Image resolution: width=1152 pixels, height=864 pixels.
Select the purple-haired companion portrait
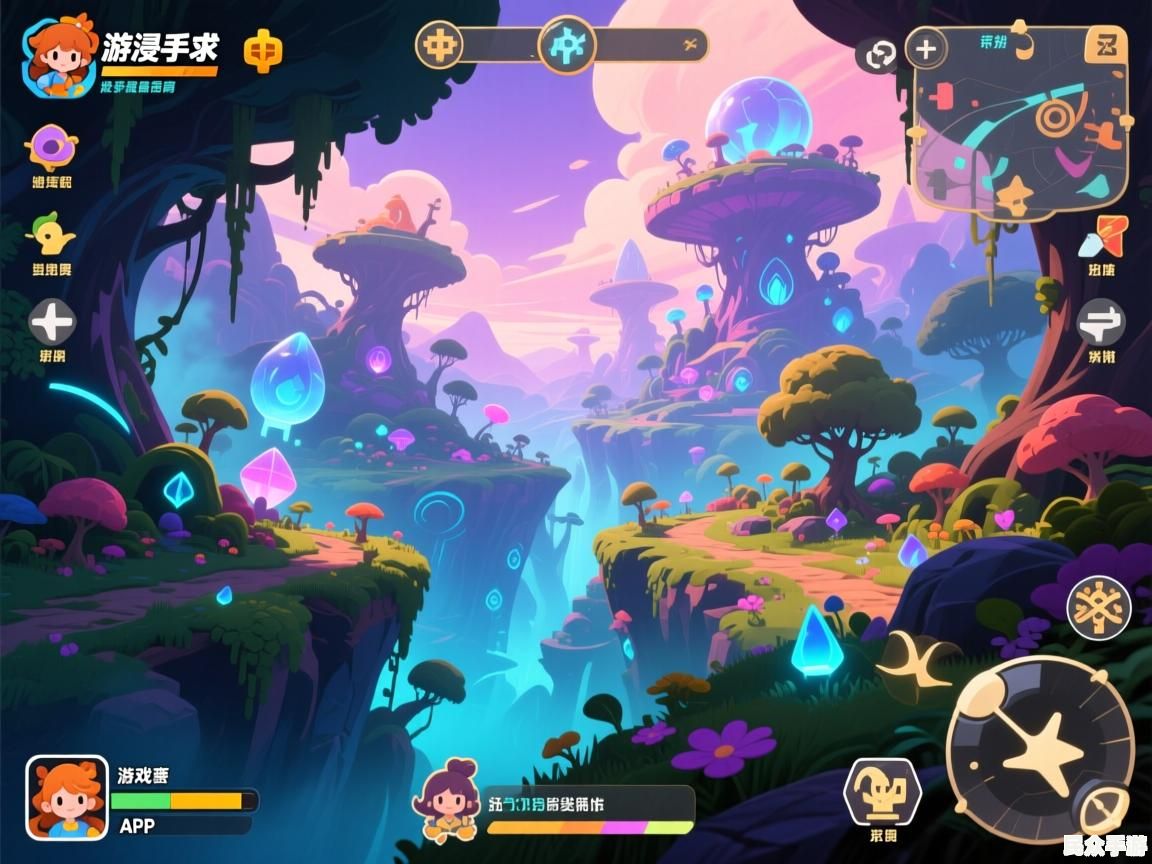pyautogui.click(x=449, y=799)
